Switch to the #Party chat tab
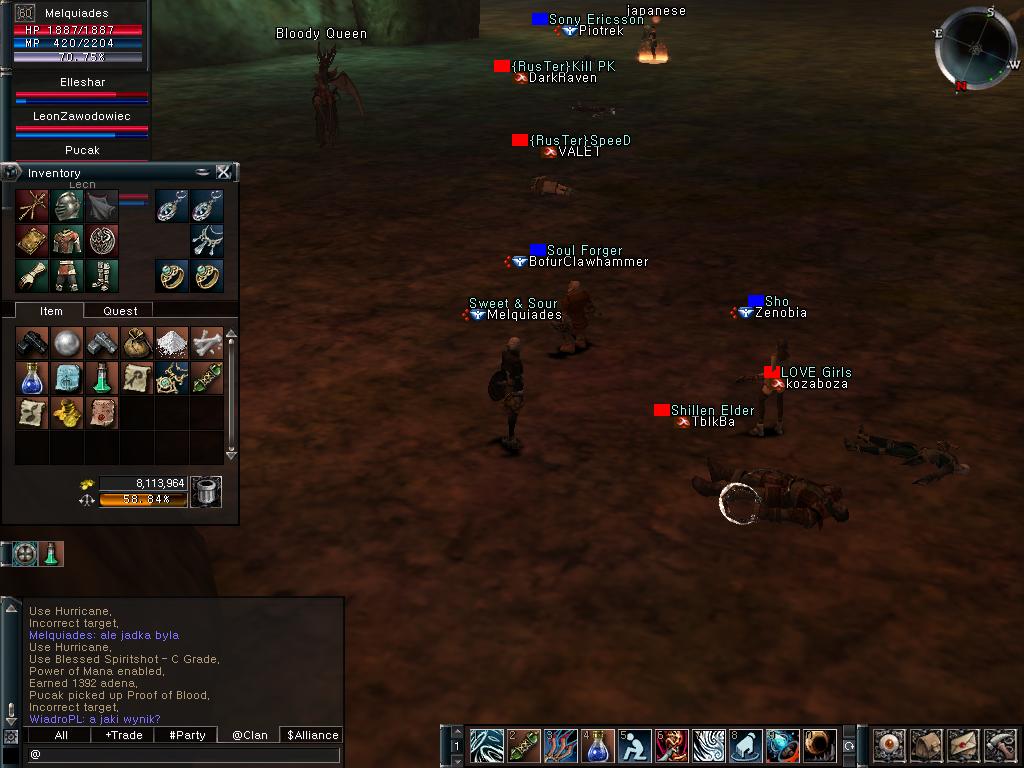This screenshot has width=1024, height=768. coord(187,735)
